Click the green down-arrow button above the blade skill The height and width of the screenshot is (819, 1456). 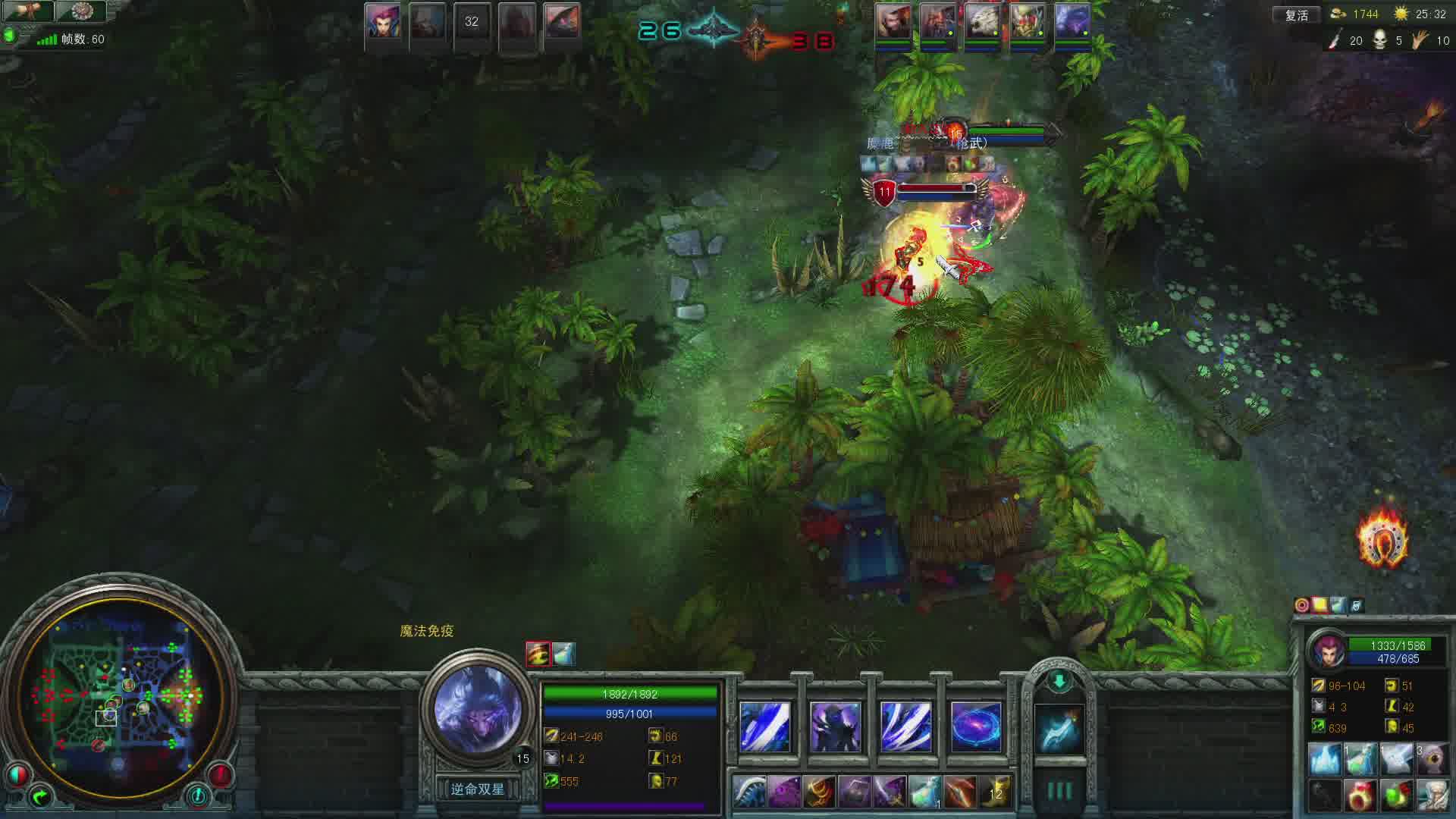click(1059, 681)
